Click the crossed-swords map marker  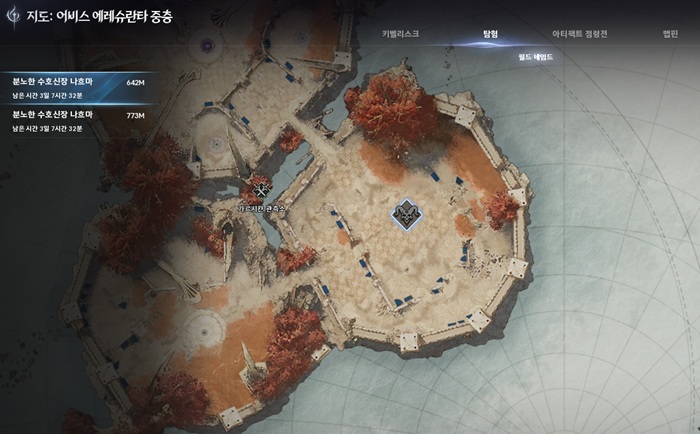click(262, 189)
